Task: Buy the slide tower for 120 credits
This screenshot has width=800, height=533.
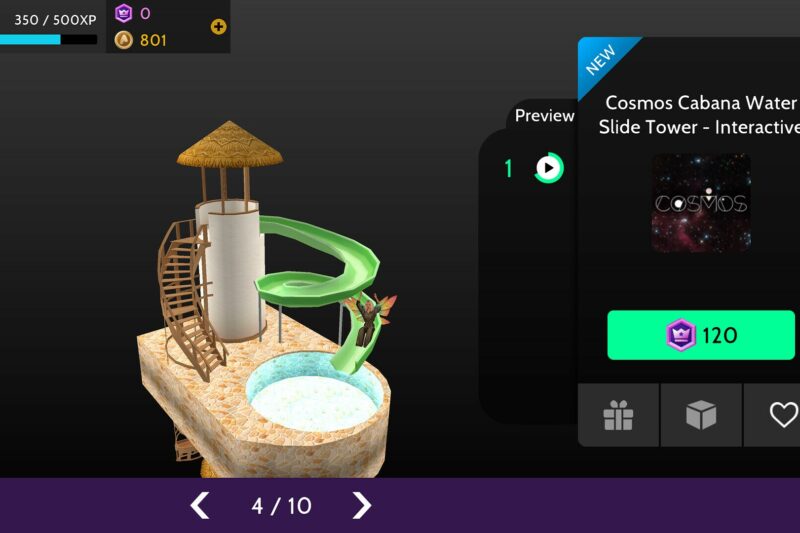Action: (701, 335)
